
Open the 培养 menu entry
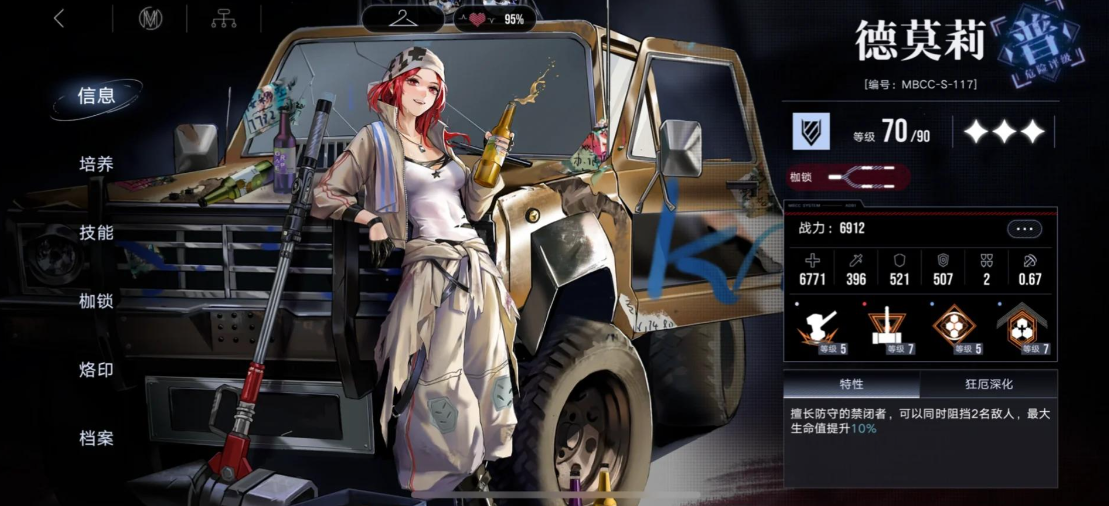point(97,164)
